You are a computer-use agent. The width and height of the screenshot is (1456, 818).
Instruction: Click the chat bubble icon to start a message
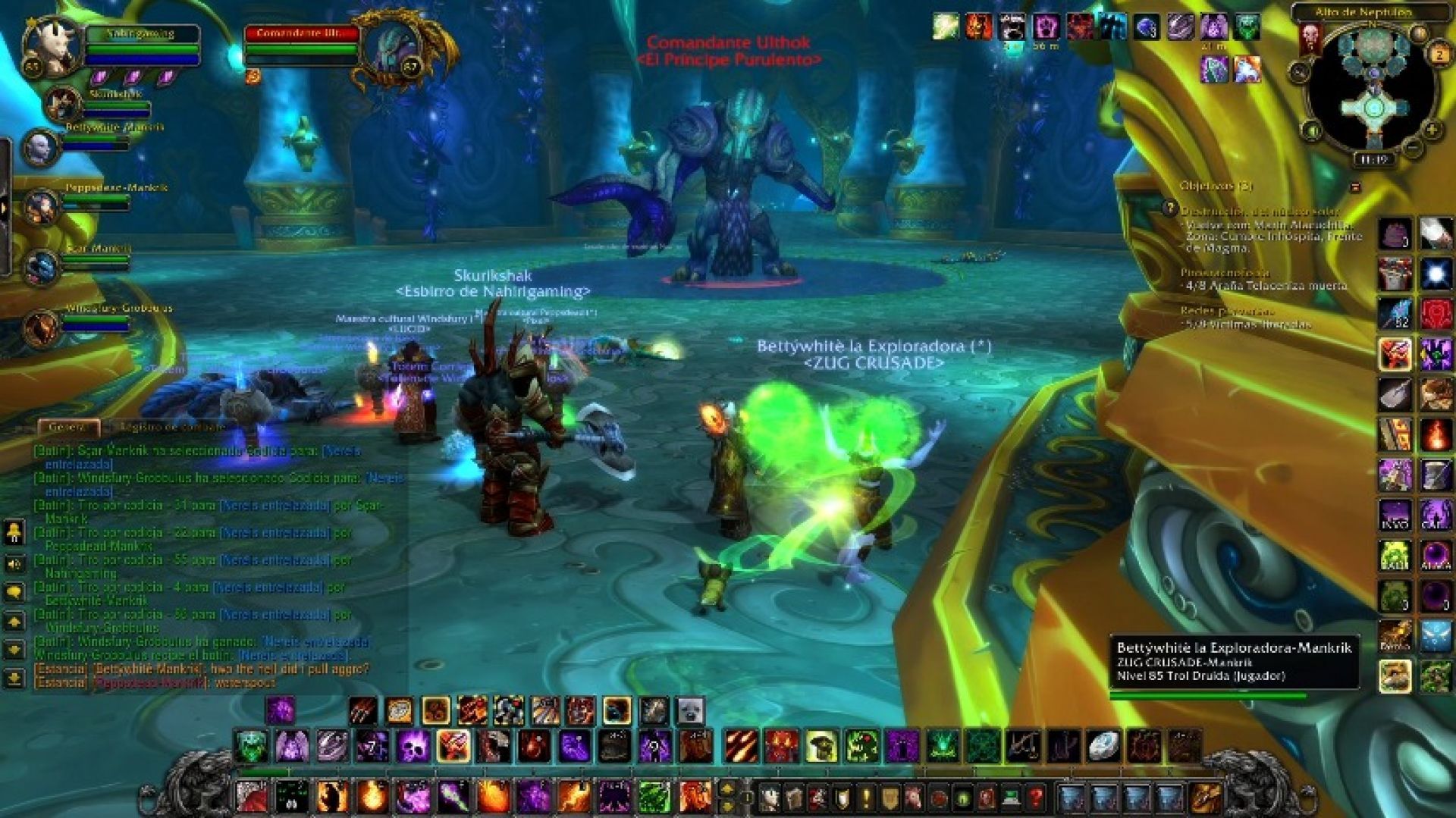(x=13, y=591)
